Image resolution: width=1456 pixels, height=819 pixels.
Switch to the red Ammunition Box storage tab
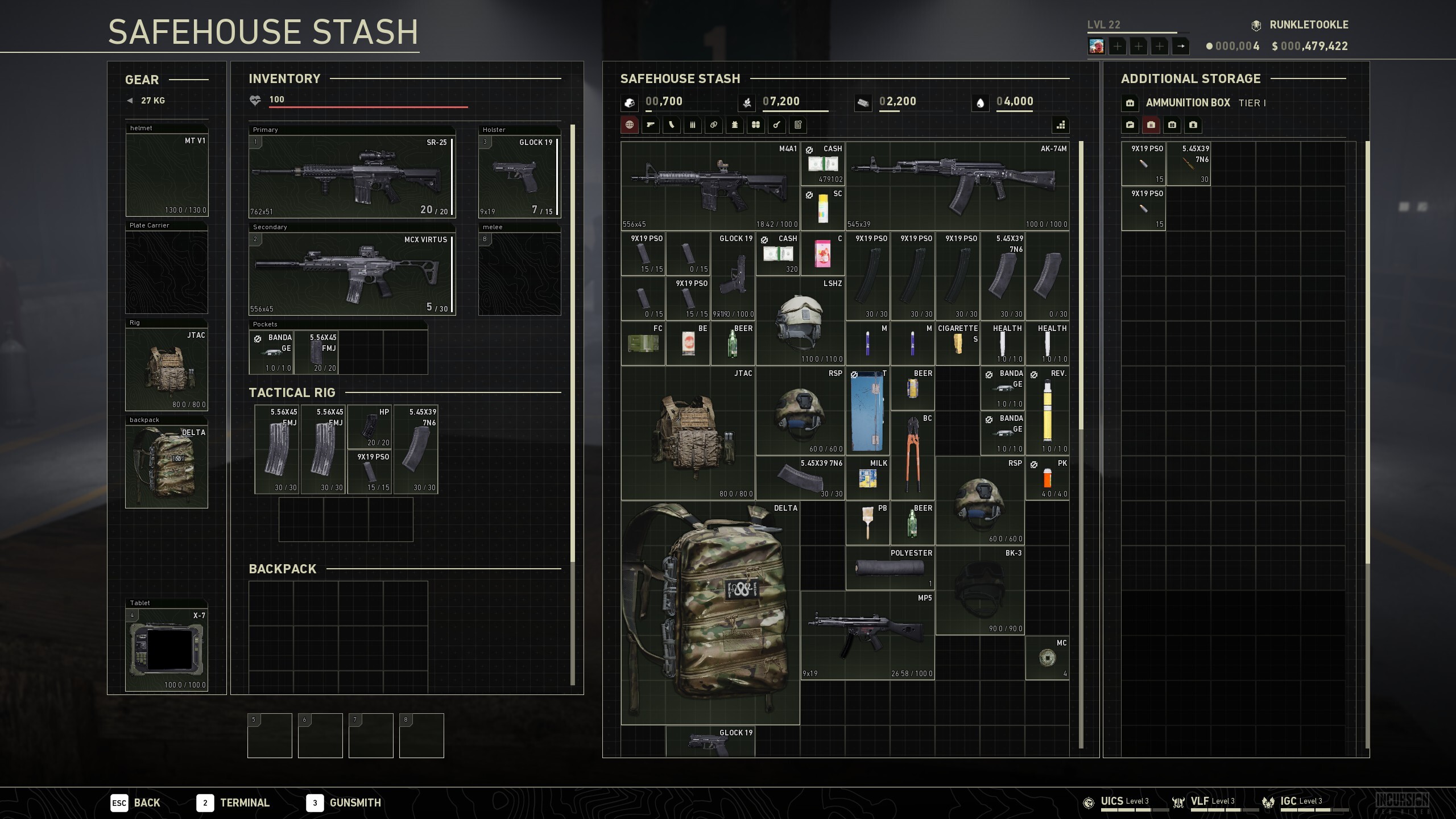tap(1152, 125)
